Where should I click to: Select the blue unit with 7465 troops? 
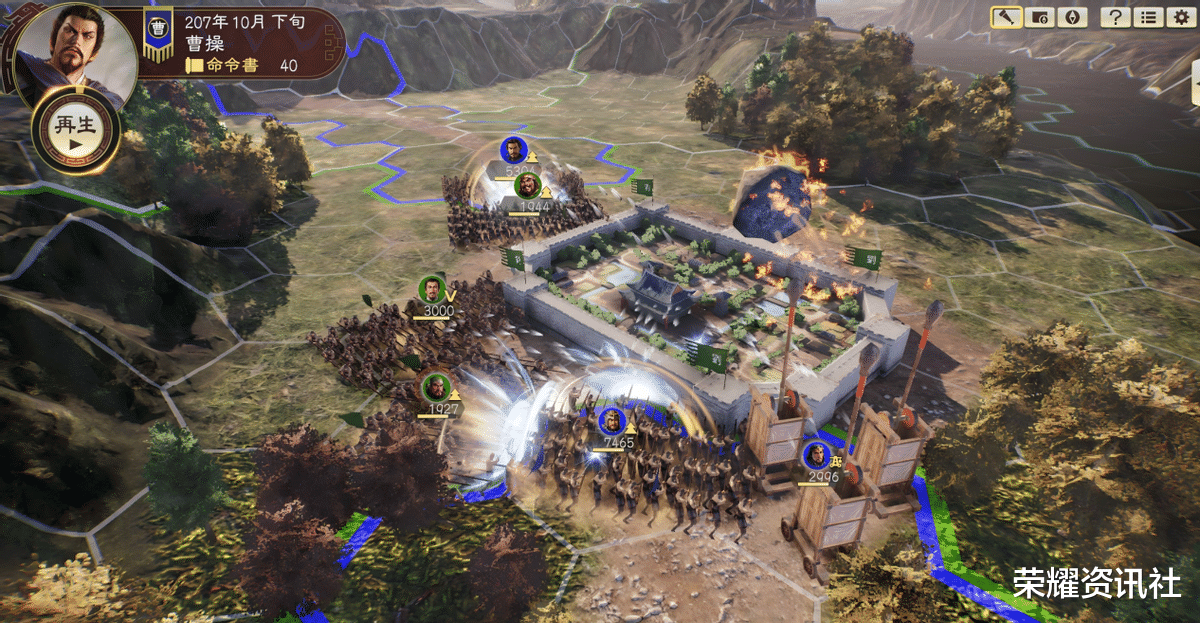click(x=611, y=422)
